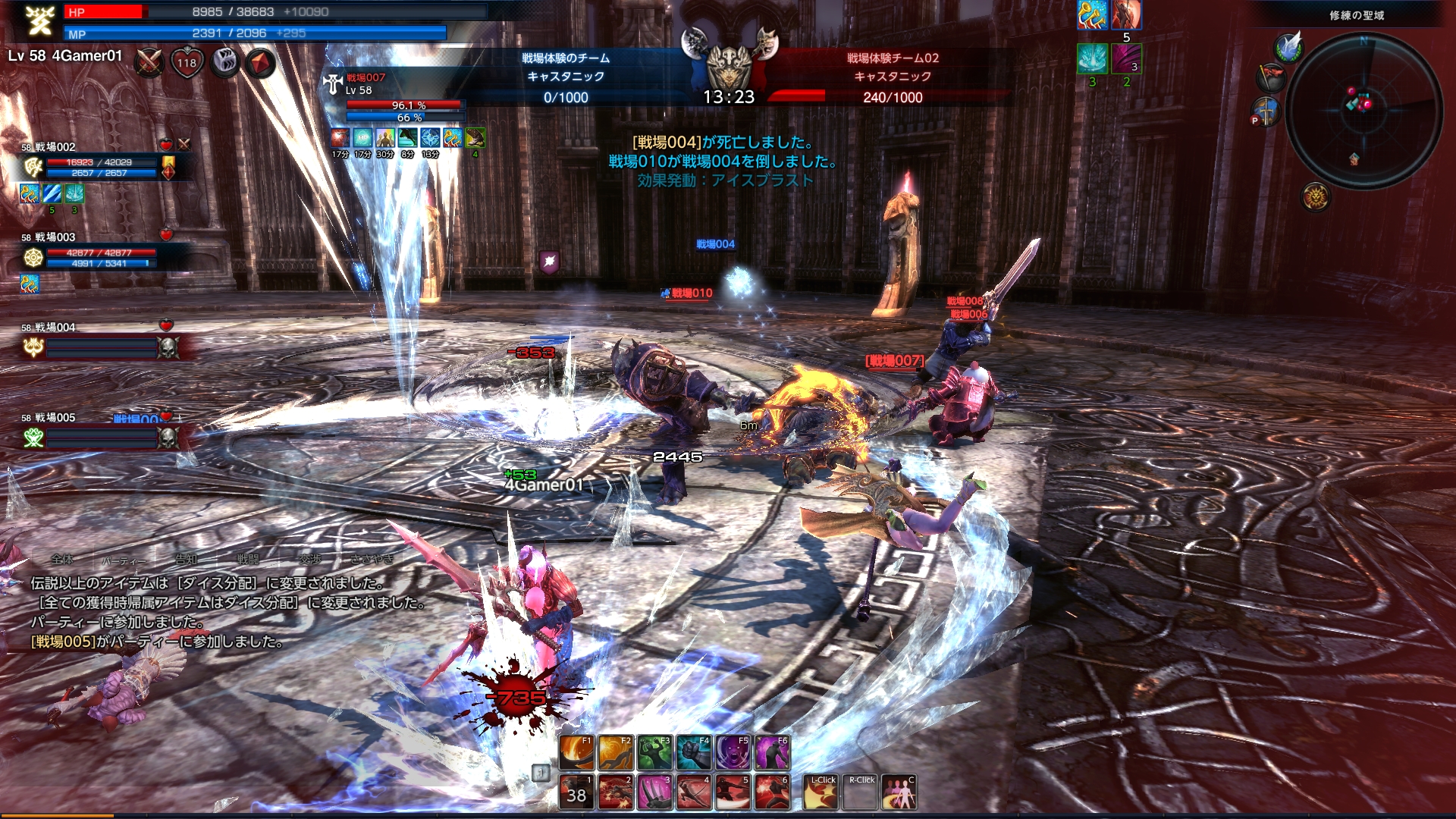1456x819 pixels.
Task: Use the green raised-hands skill on F3
Action: 655,752
